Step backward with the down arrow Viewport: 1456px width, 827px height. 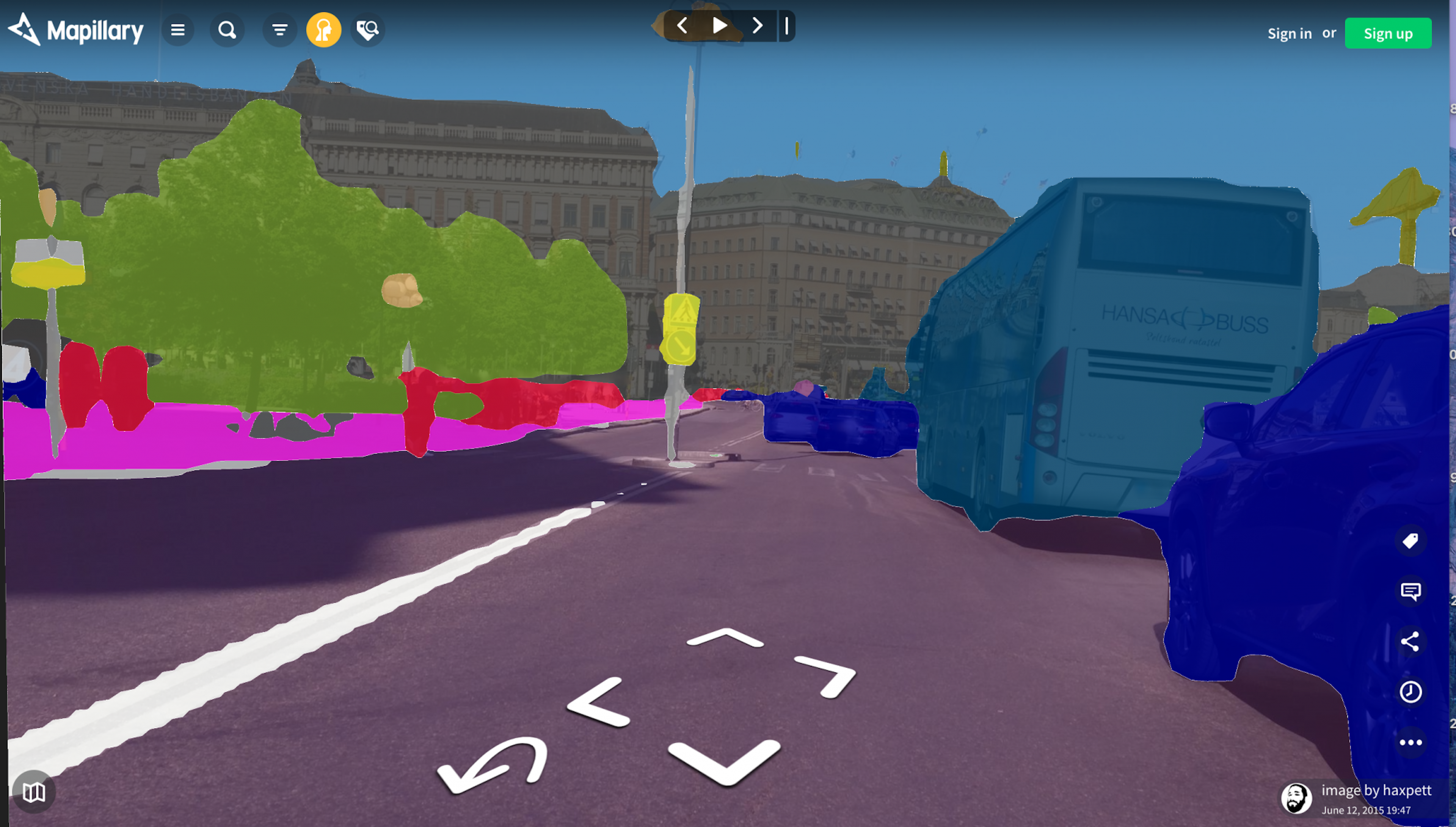(725, 762)
